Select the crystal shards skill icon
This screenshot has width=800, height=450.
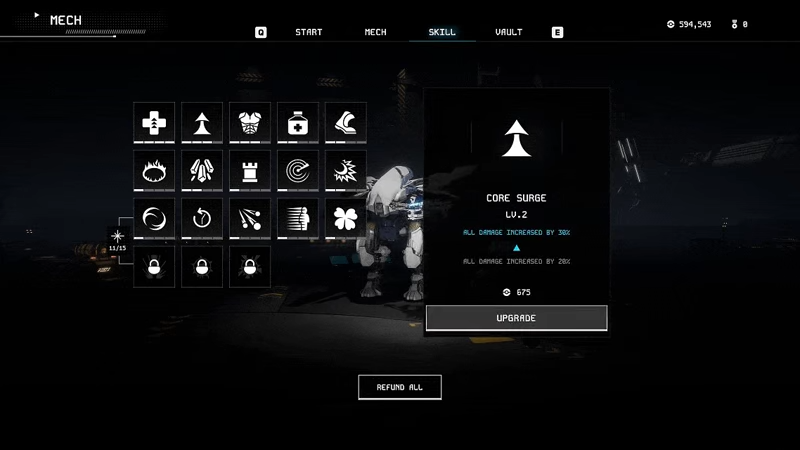(202, 171)
